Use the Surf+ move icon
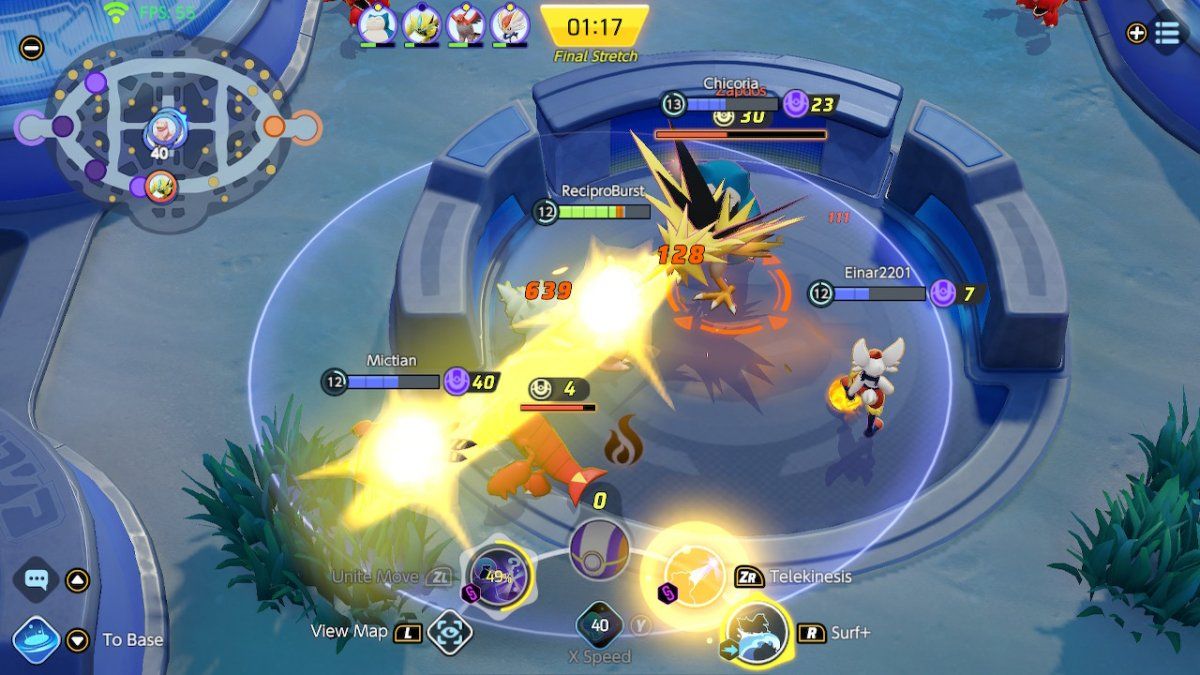The width and height of the screenshot is (1200, 675). (757, 632)
